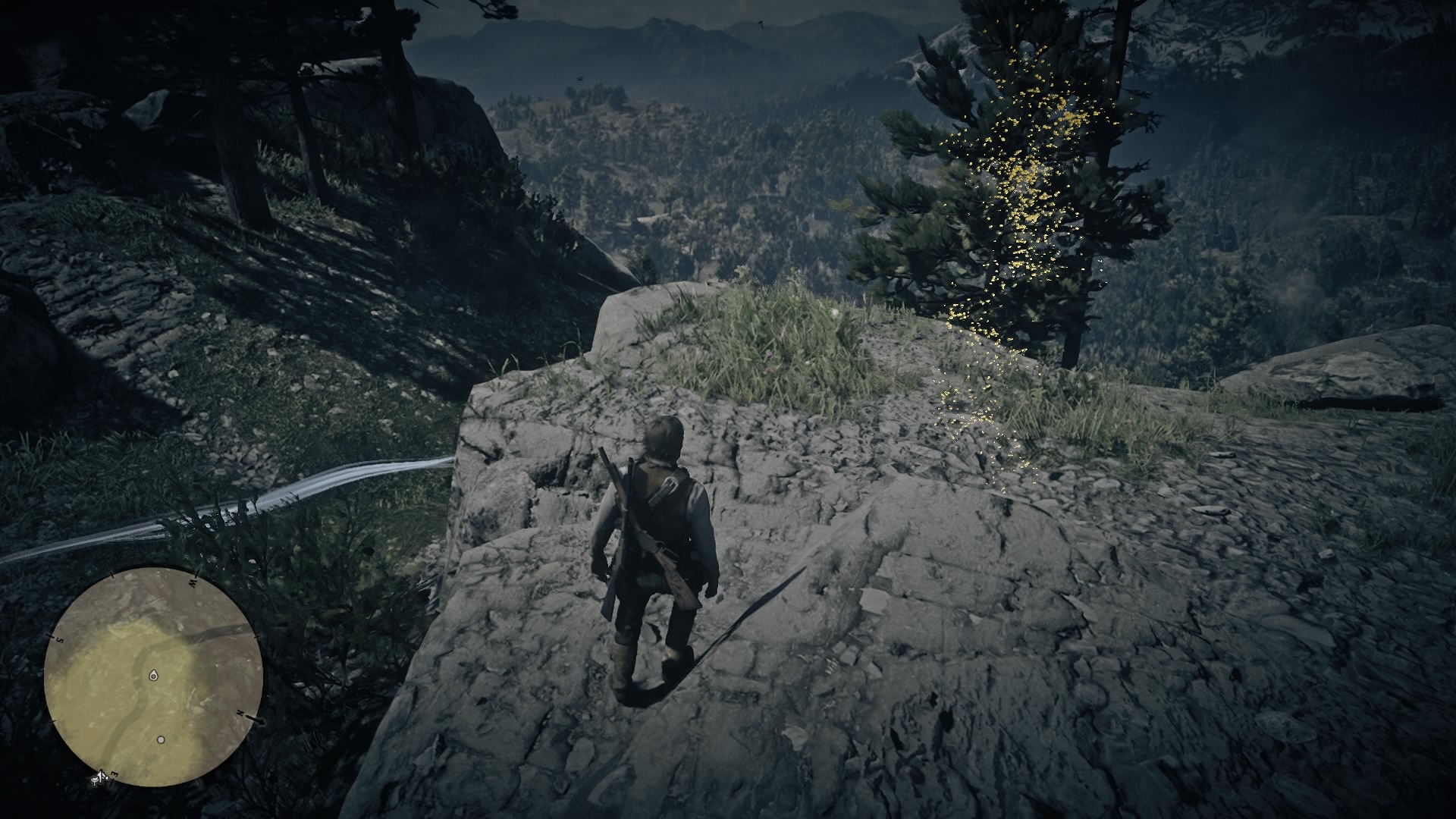1456x819 pixels.
Task: Click the N compass letter on the minimap
Action: [x=240, y=713]
